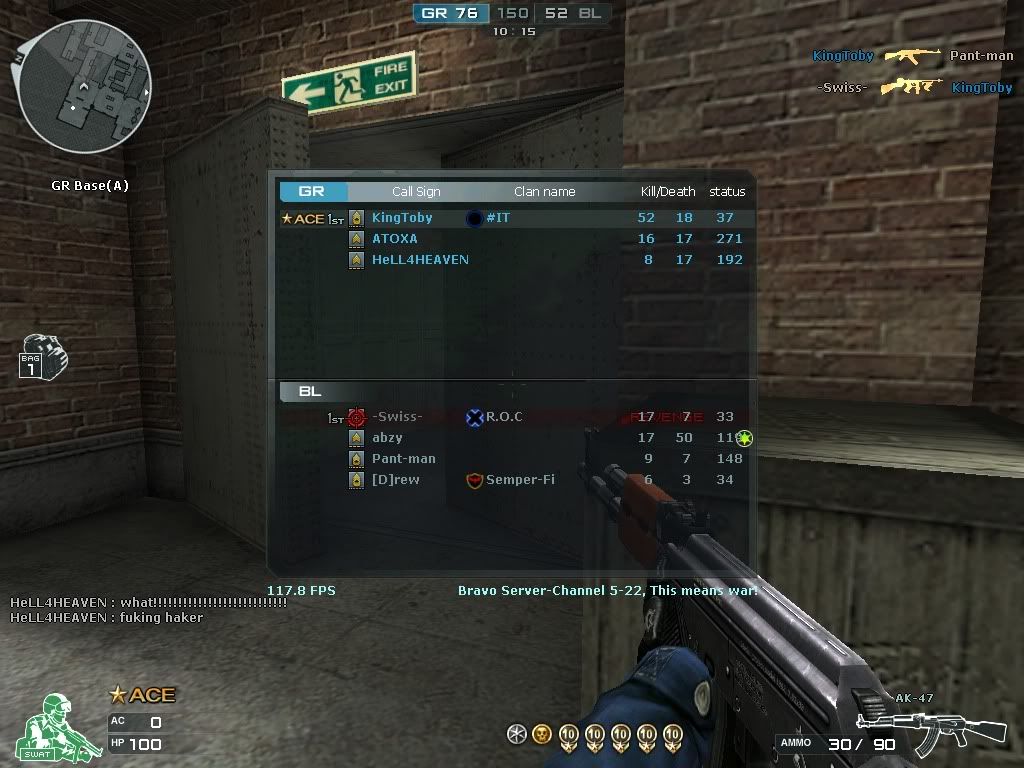The width and height of the screenshot is (1024, 768).
Task: Click the HeLL4HEAVEN chat message
Action: 107,617
